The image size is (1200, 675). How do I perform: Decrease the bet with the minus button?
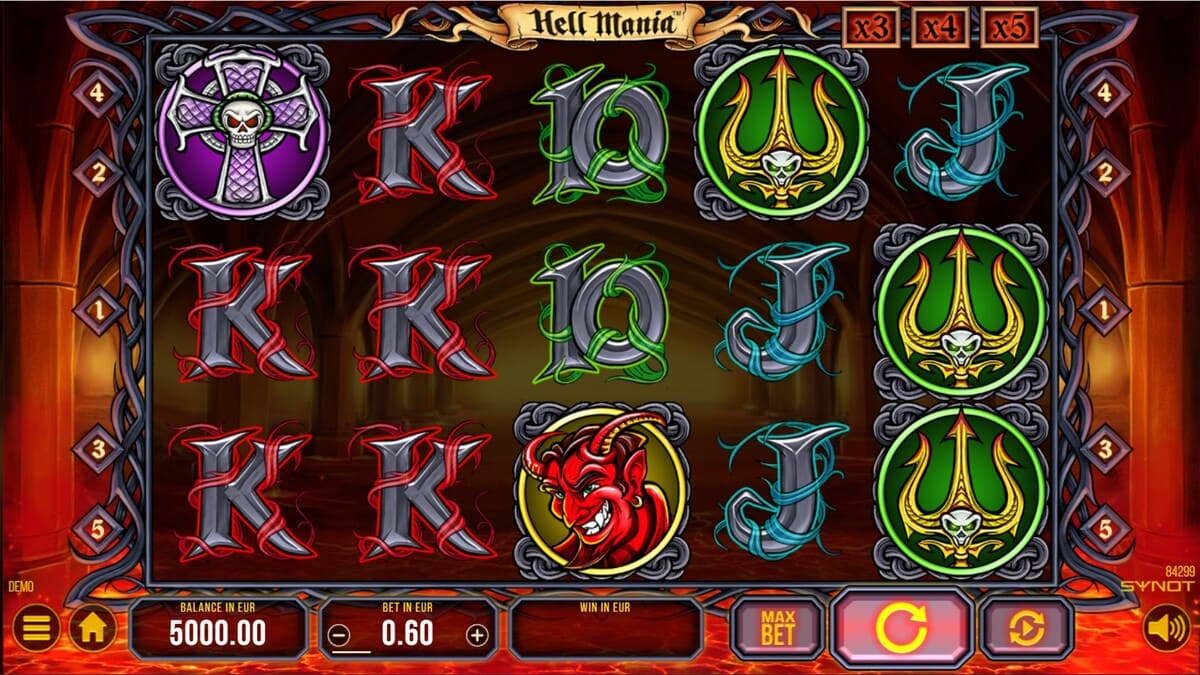[x=340, y=634]
